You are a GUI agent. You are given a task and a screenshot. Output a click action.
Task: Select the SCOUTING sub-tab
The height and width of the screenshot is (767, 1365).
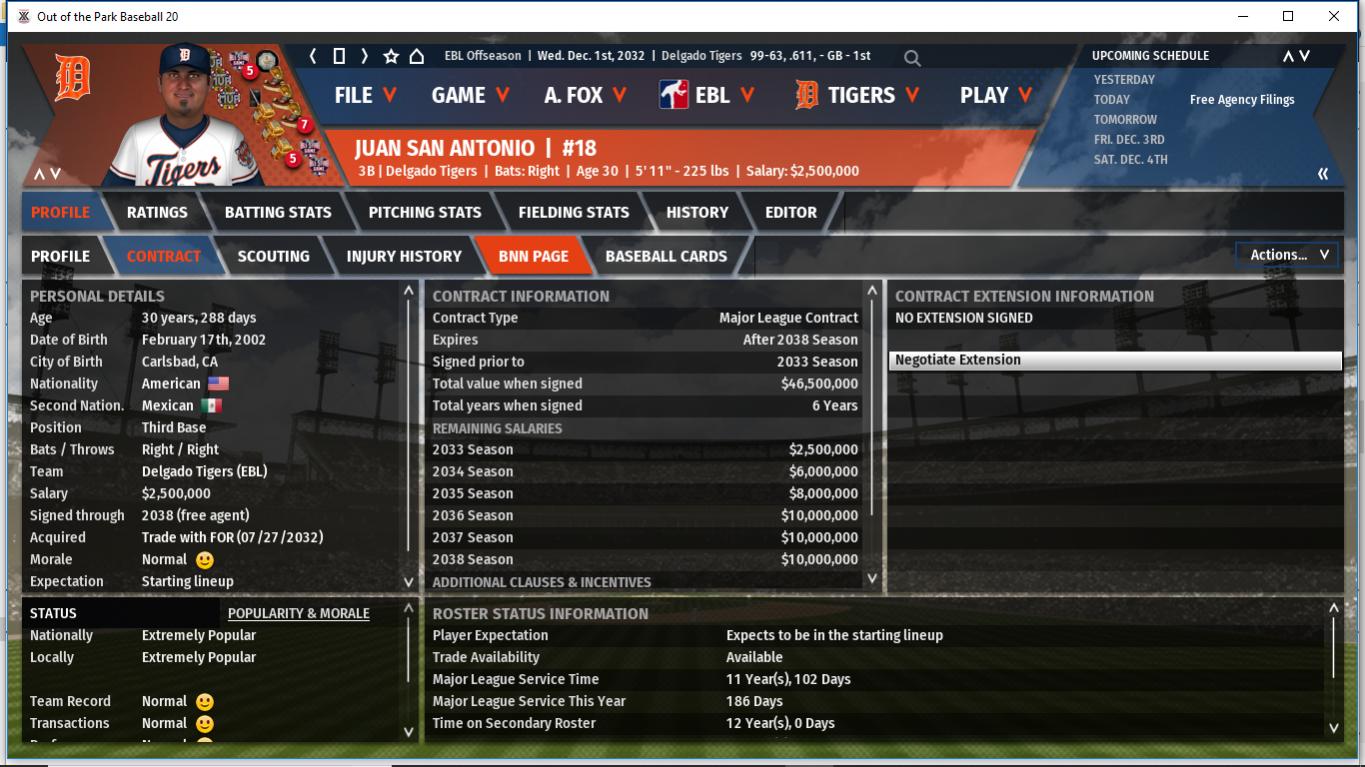[273, 256]
